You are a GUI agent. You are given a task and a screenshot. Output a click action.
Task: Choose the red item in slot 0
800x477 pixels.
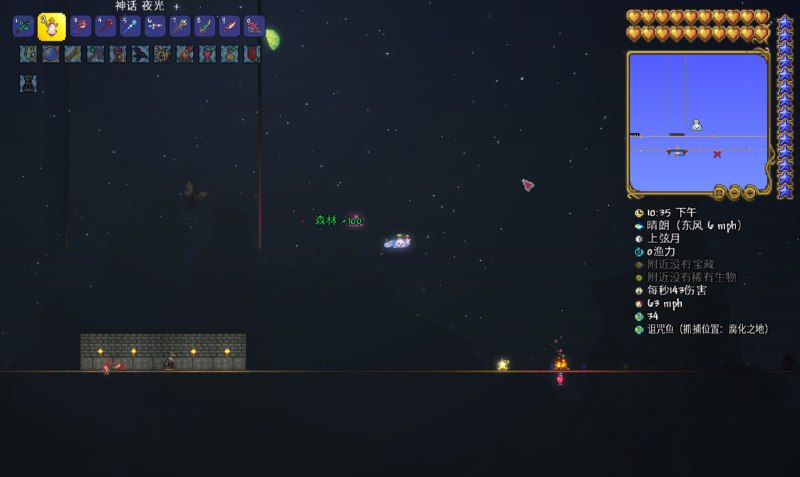[253, 26]
